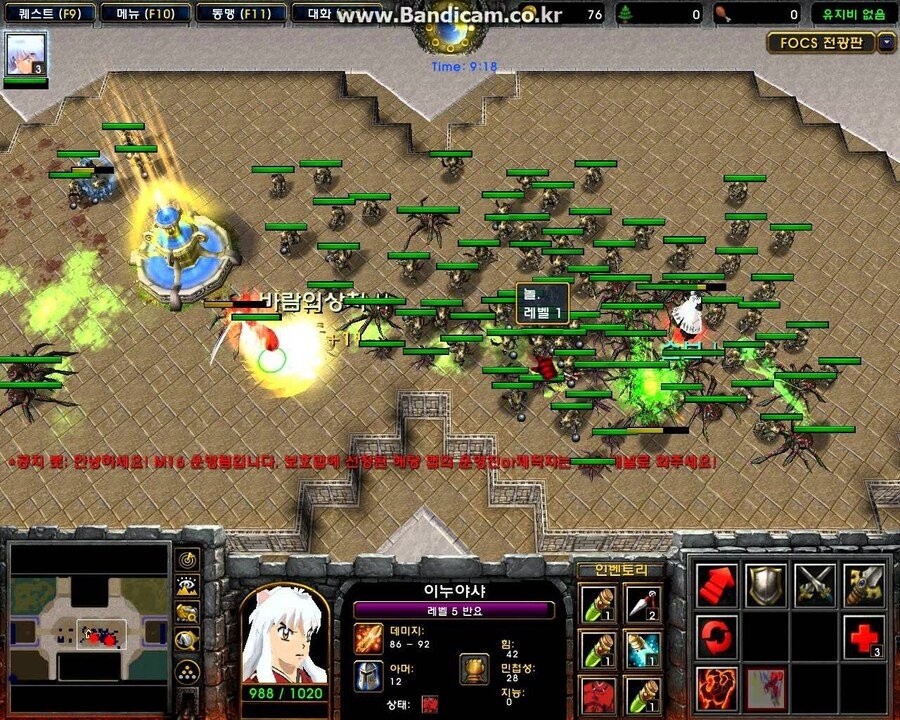900x720 pixels.
Task: Select the hero icon in the top-left corner
Action: pos(26,54)
